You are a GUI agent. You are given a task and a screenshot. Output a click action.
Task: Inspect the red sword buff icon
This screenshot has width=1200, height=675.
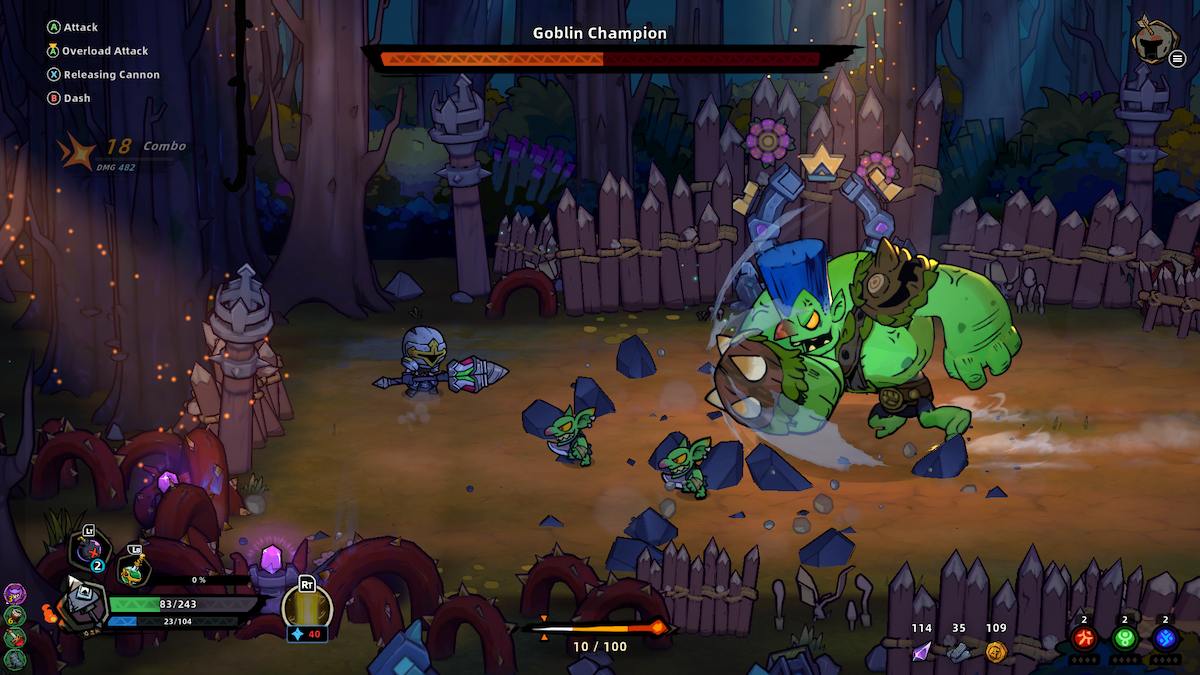pos(14,635)
